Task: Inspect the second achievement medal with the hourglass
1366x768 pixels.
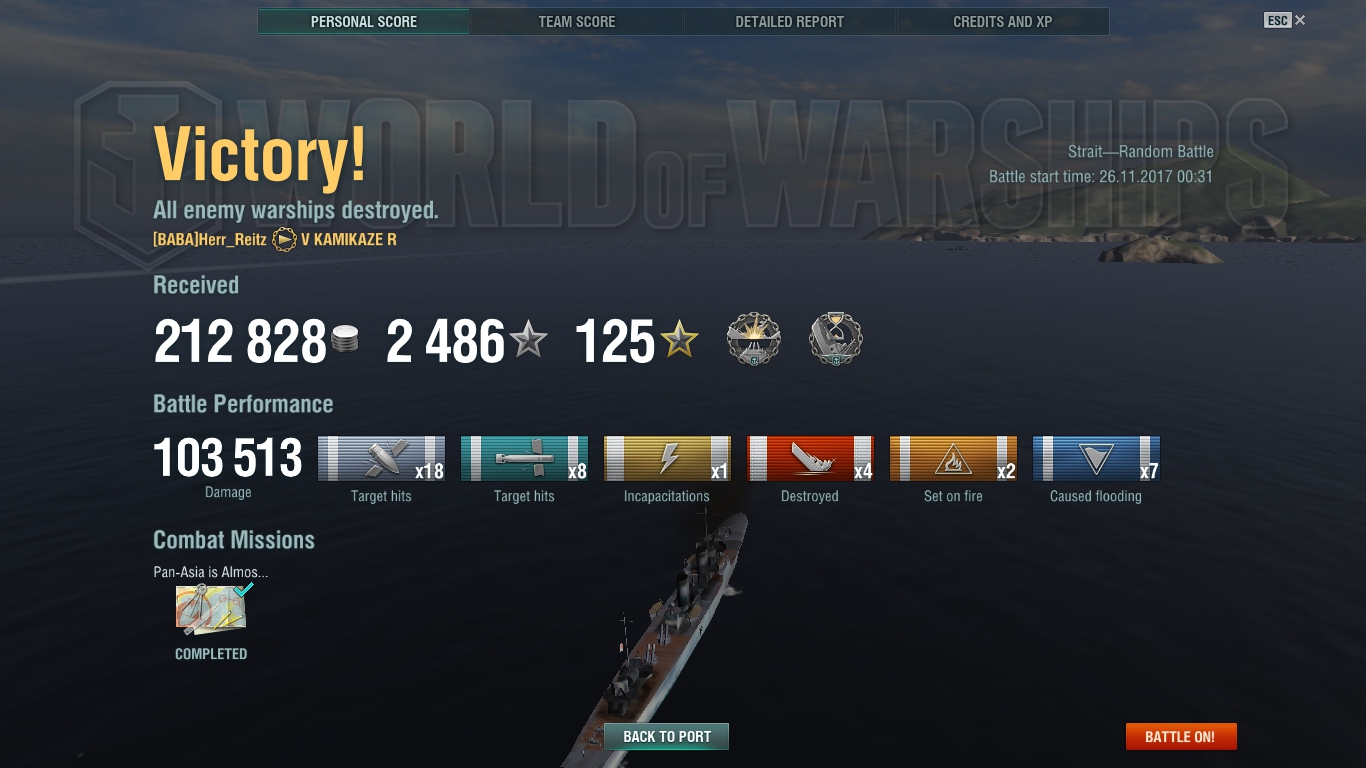Action: [x=835, y=339]
